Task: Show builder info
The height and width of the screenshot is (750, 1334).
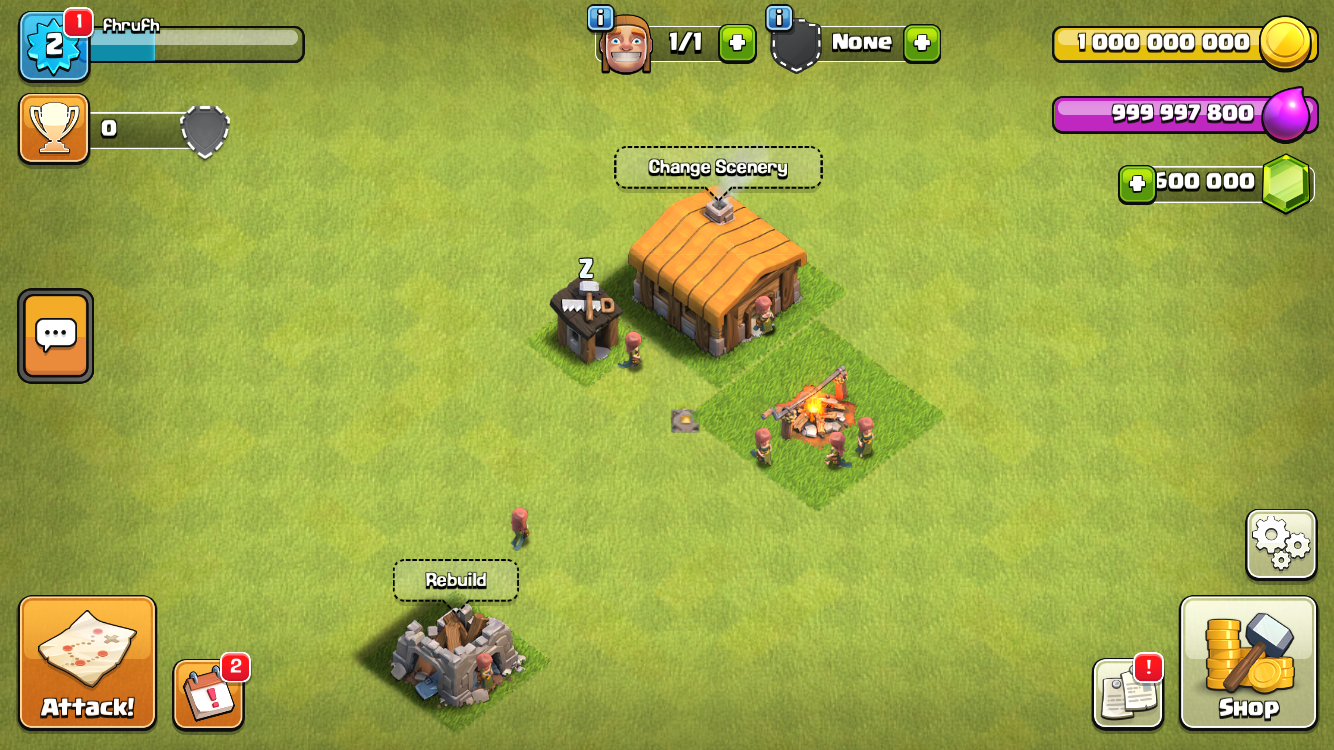Action: coord(600,17)
